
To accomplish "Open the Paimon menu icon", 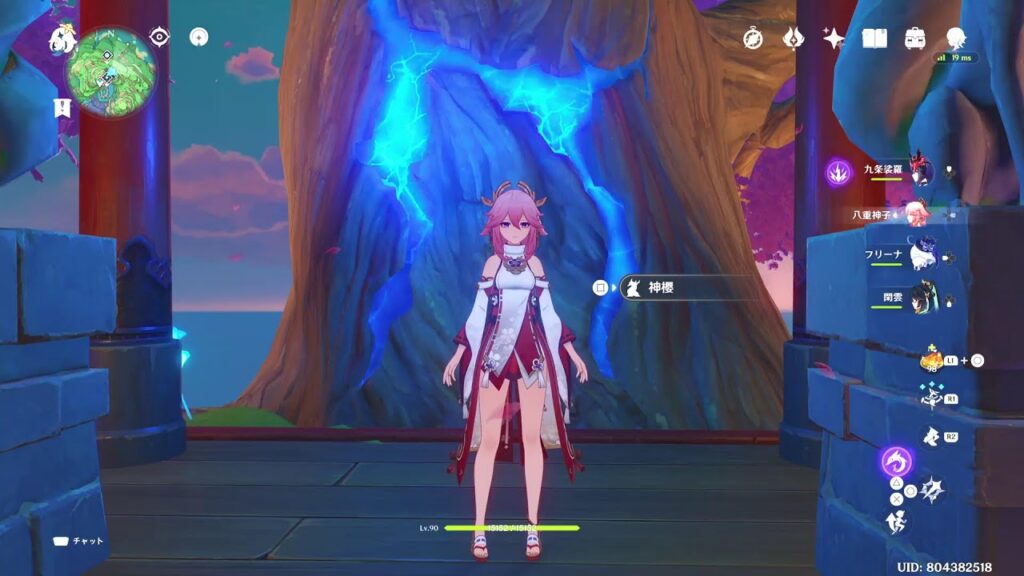I will coord(63,40).
